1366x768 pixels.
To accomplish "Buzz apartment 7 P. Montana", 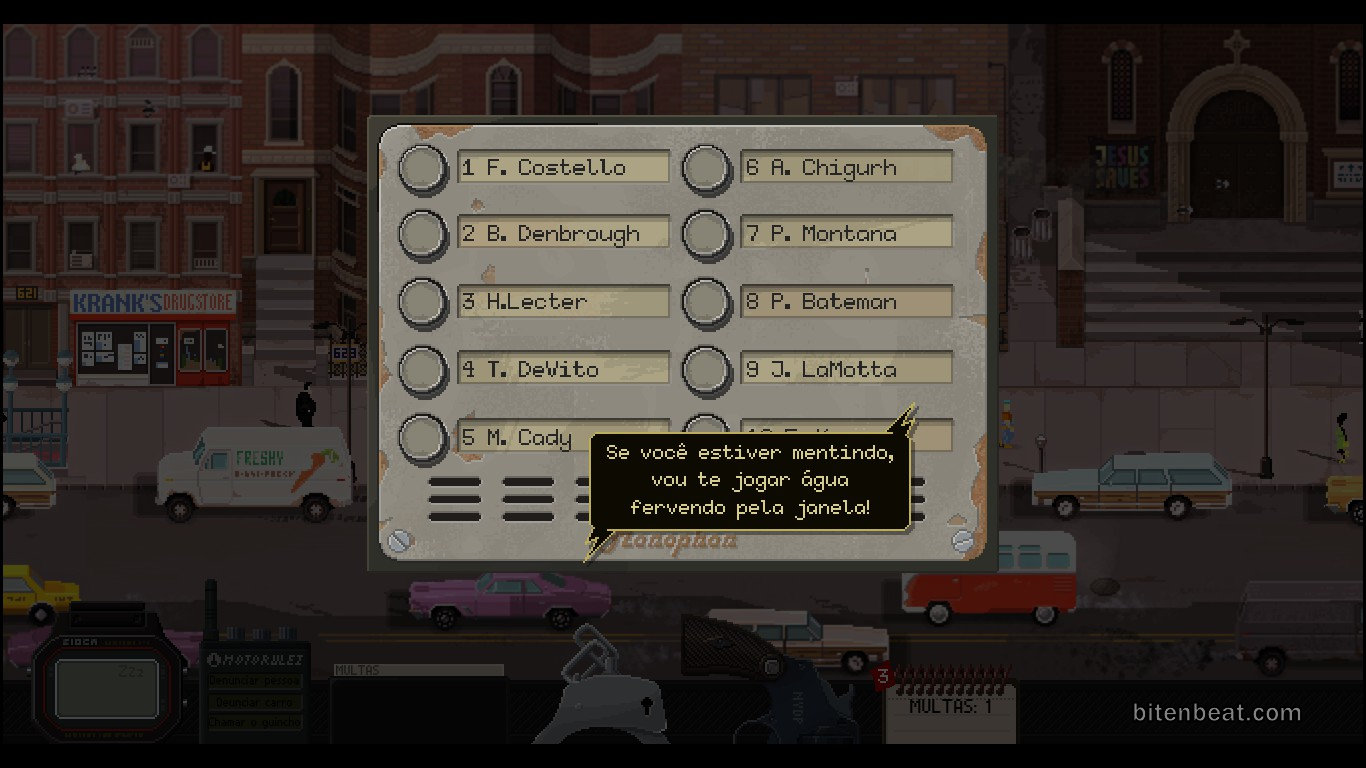I will pos(707,234).
